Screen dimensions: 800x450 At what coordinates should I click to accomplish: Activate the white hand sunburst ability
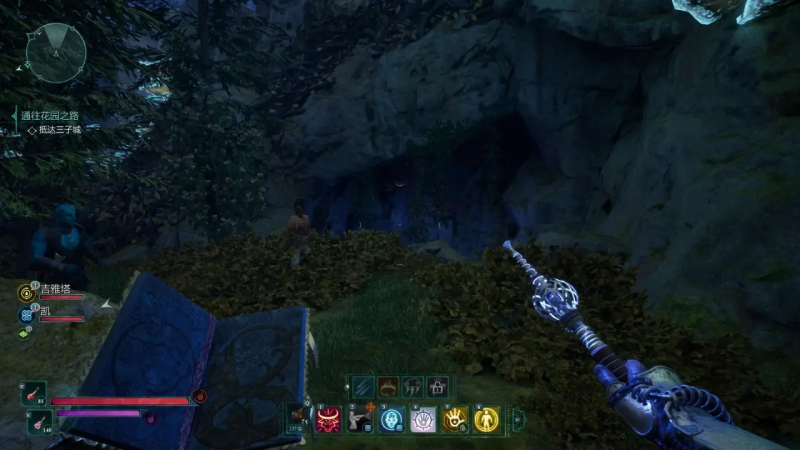424,421
